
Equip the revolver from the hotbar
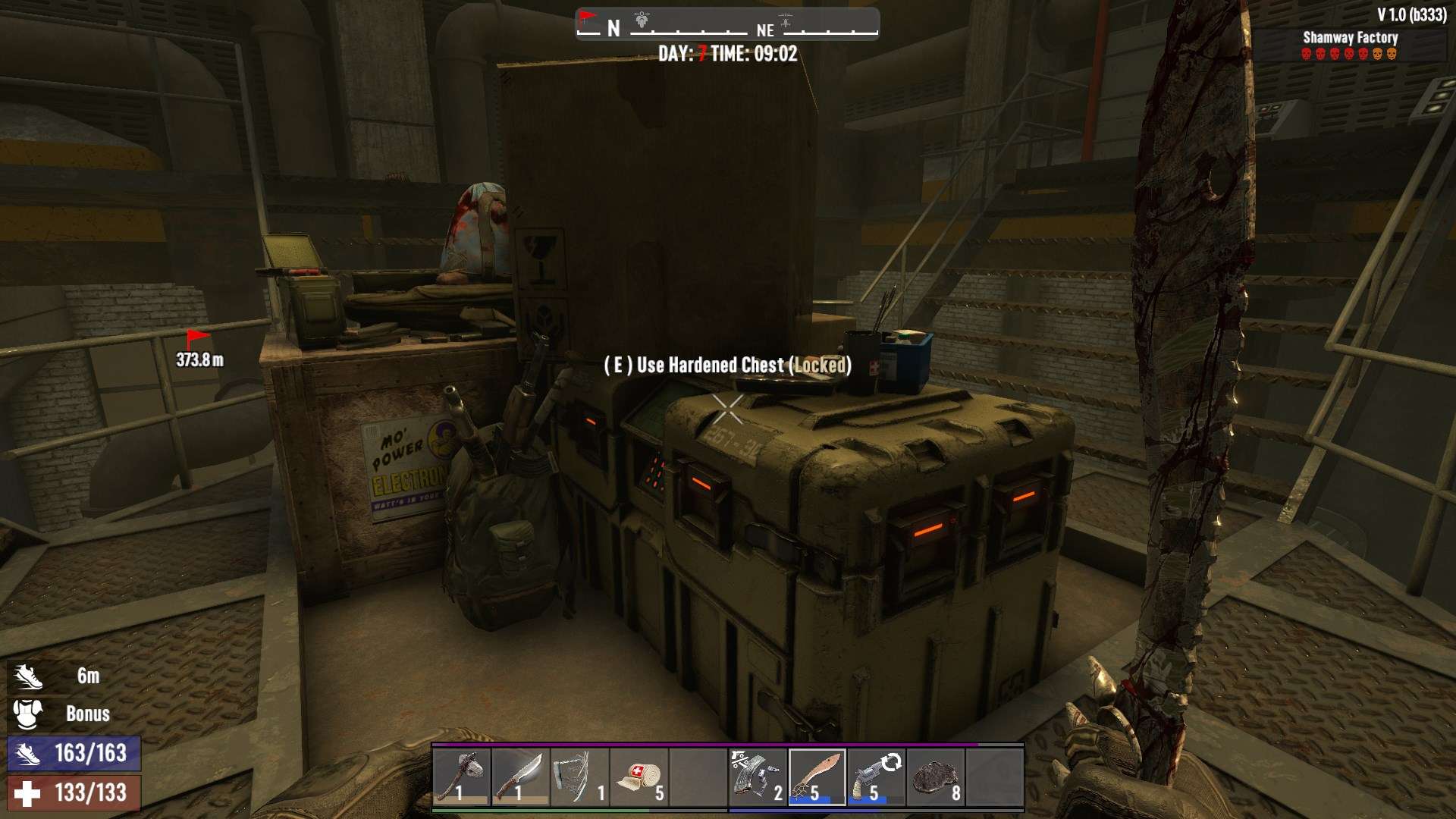pyautogui.click(x=876, y=777)
